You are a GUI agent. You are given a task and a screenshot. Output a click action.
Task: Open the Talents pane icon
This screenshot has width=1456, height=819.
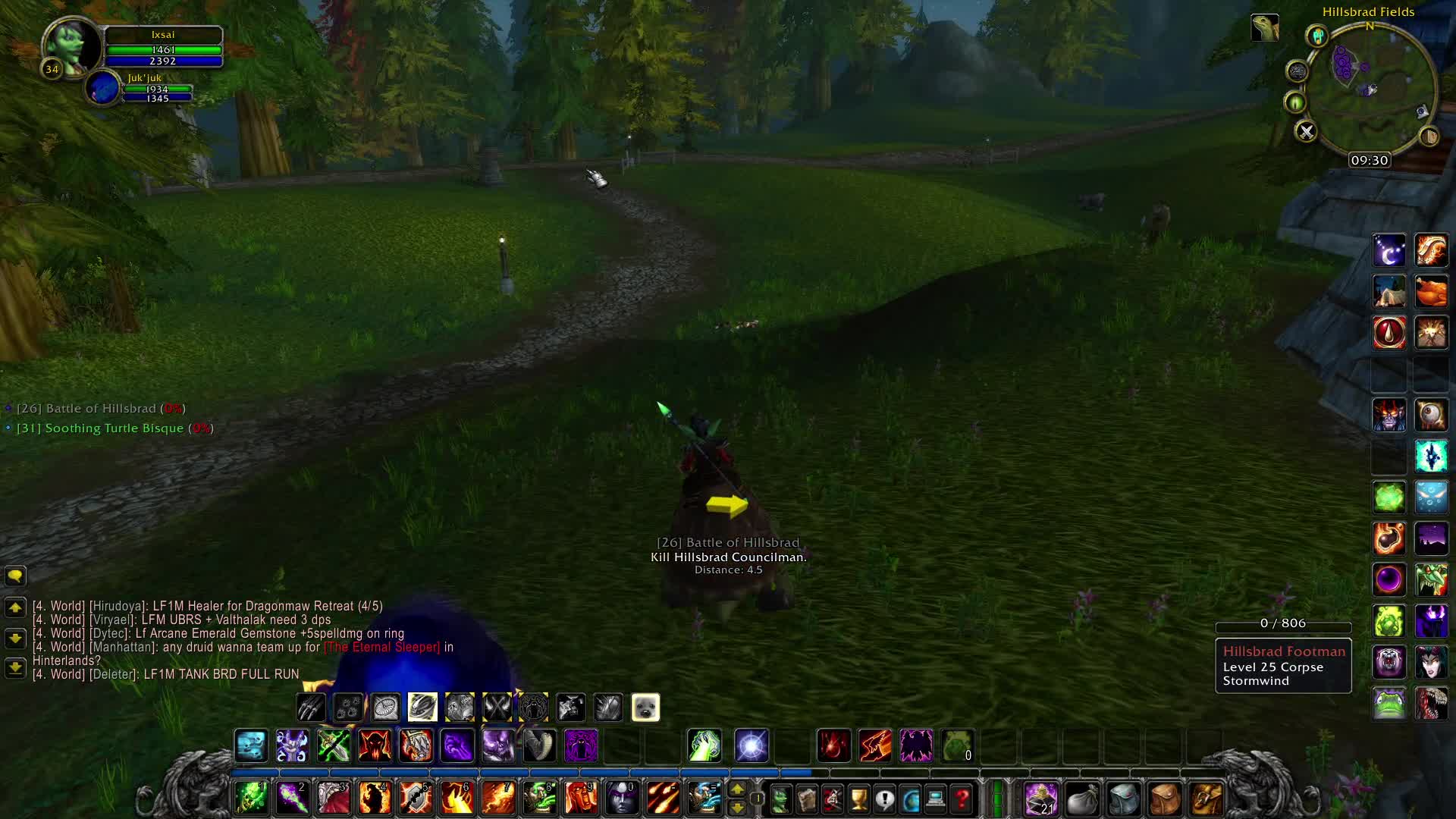831,799
